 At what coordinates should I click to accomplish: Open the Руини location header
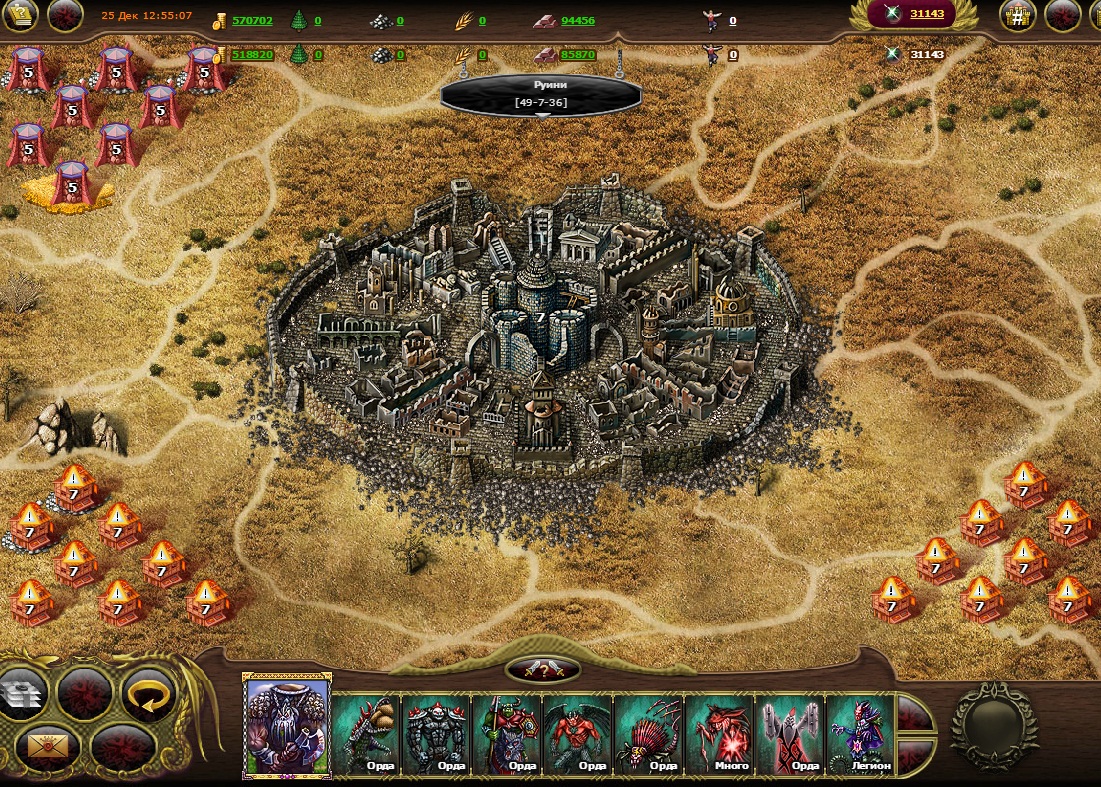pyautogui.click(x=541, y=93)
